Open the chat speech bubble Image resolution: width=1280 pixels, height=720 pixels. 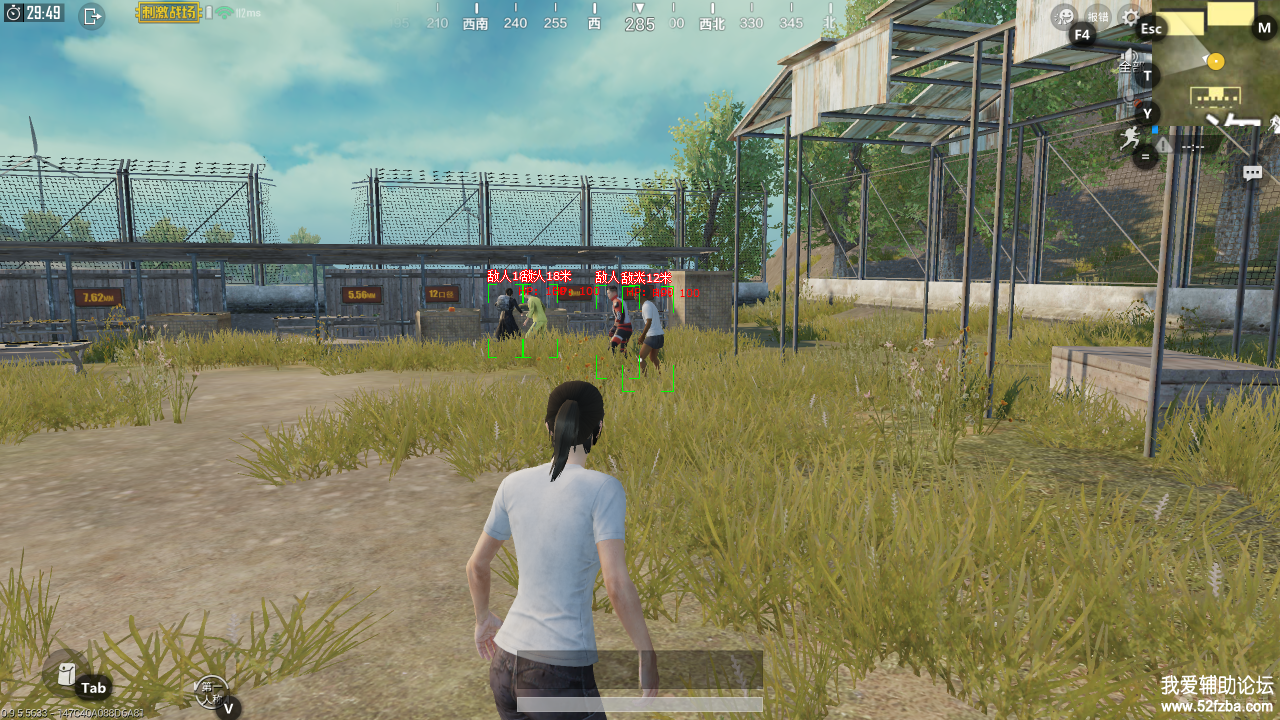tap(1252, 173)
